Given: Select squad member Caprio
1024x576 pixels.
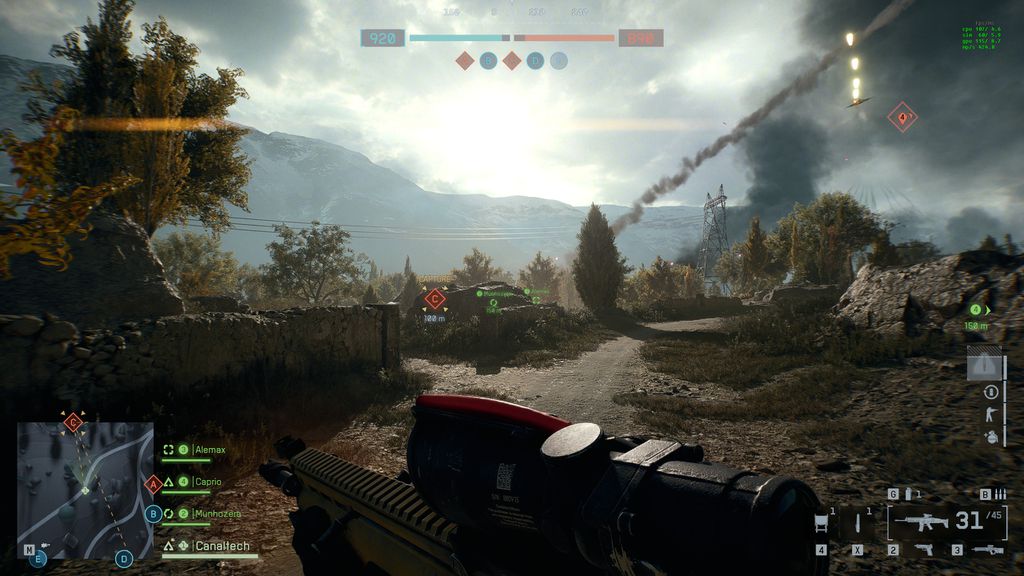Looking at the screenshot, I should coord(208,482).
